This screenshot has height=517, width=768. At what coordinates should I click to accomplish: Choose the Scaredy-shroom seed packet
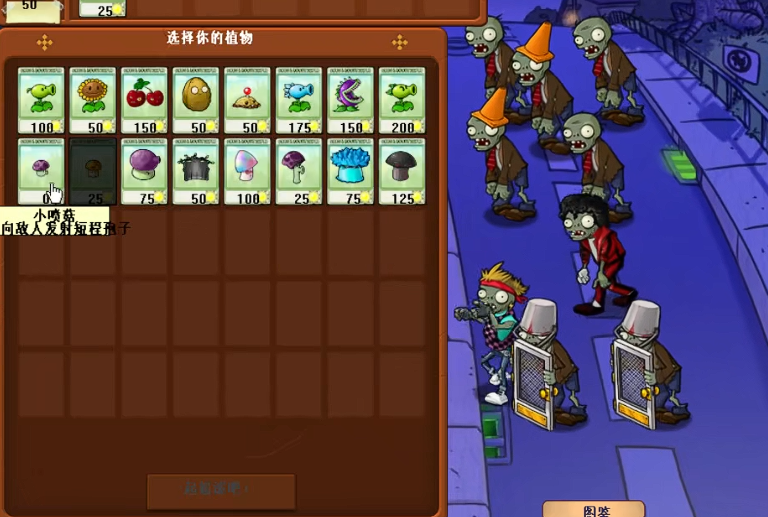[x=299, y=171]
